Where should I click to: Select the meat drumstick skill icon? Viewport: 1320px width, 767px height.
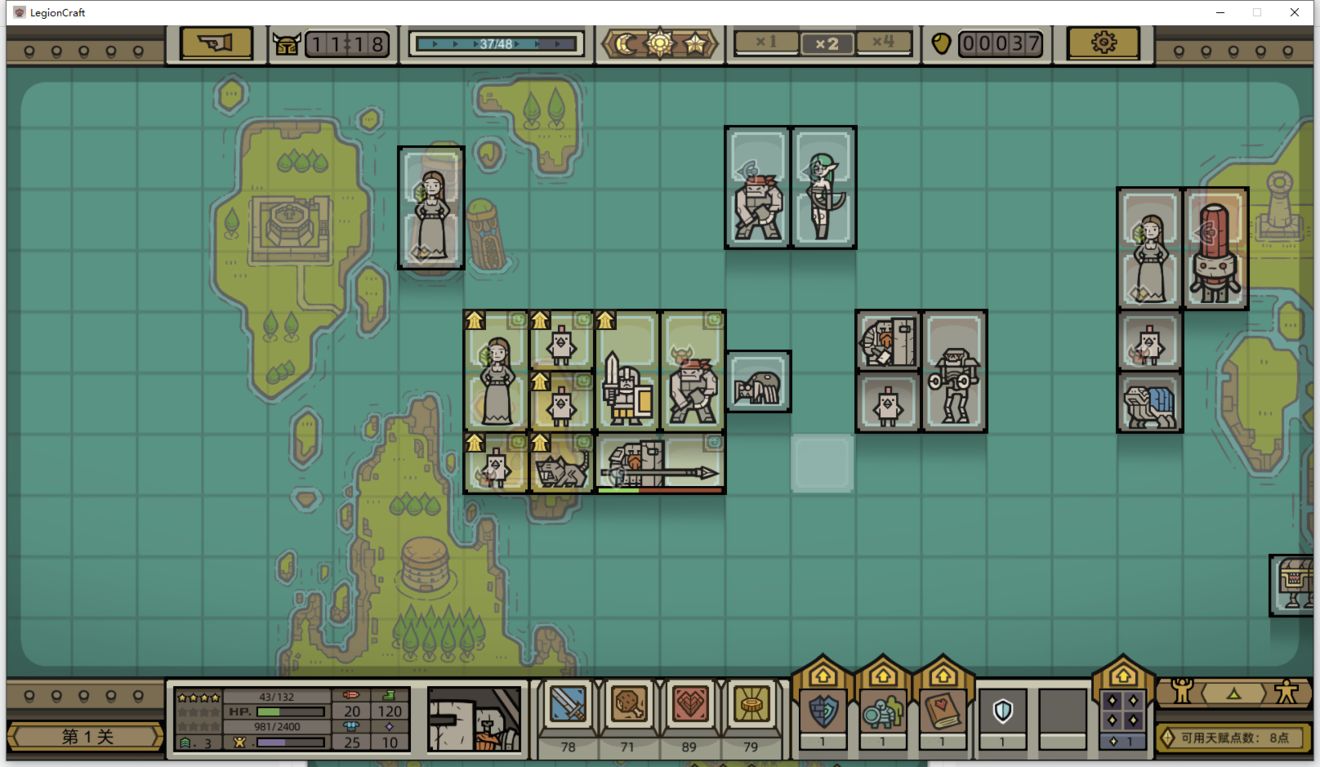coord(628,705)
